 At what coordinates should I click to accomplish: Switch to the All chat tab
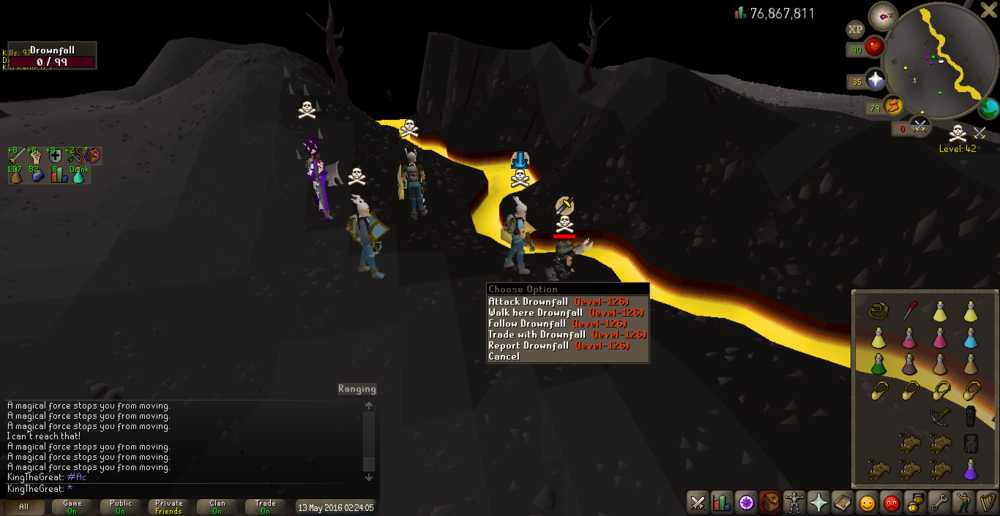point(24,507)
